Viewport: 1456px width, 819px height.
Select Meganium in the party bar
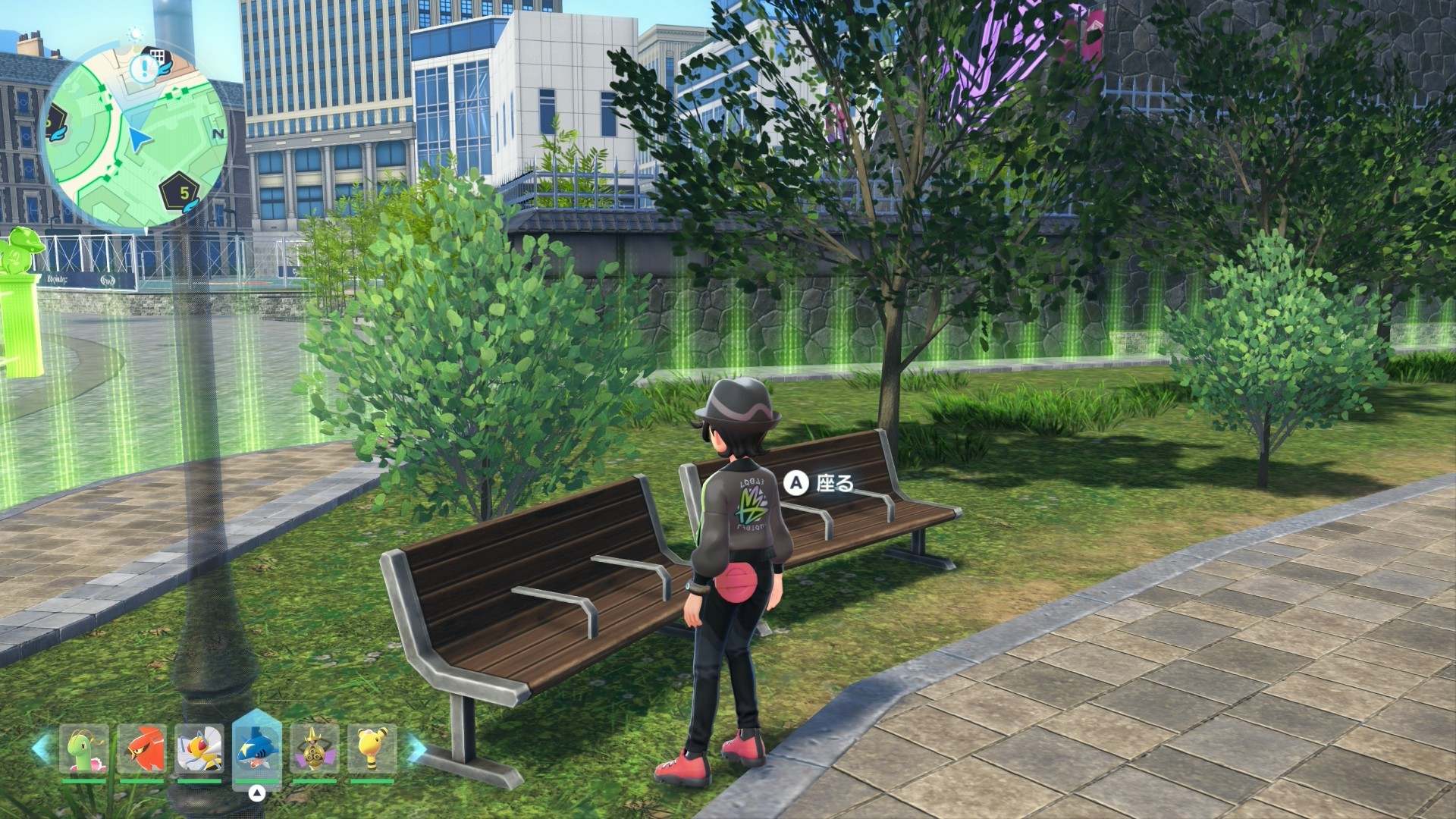[84, 750]
